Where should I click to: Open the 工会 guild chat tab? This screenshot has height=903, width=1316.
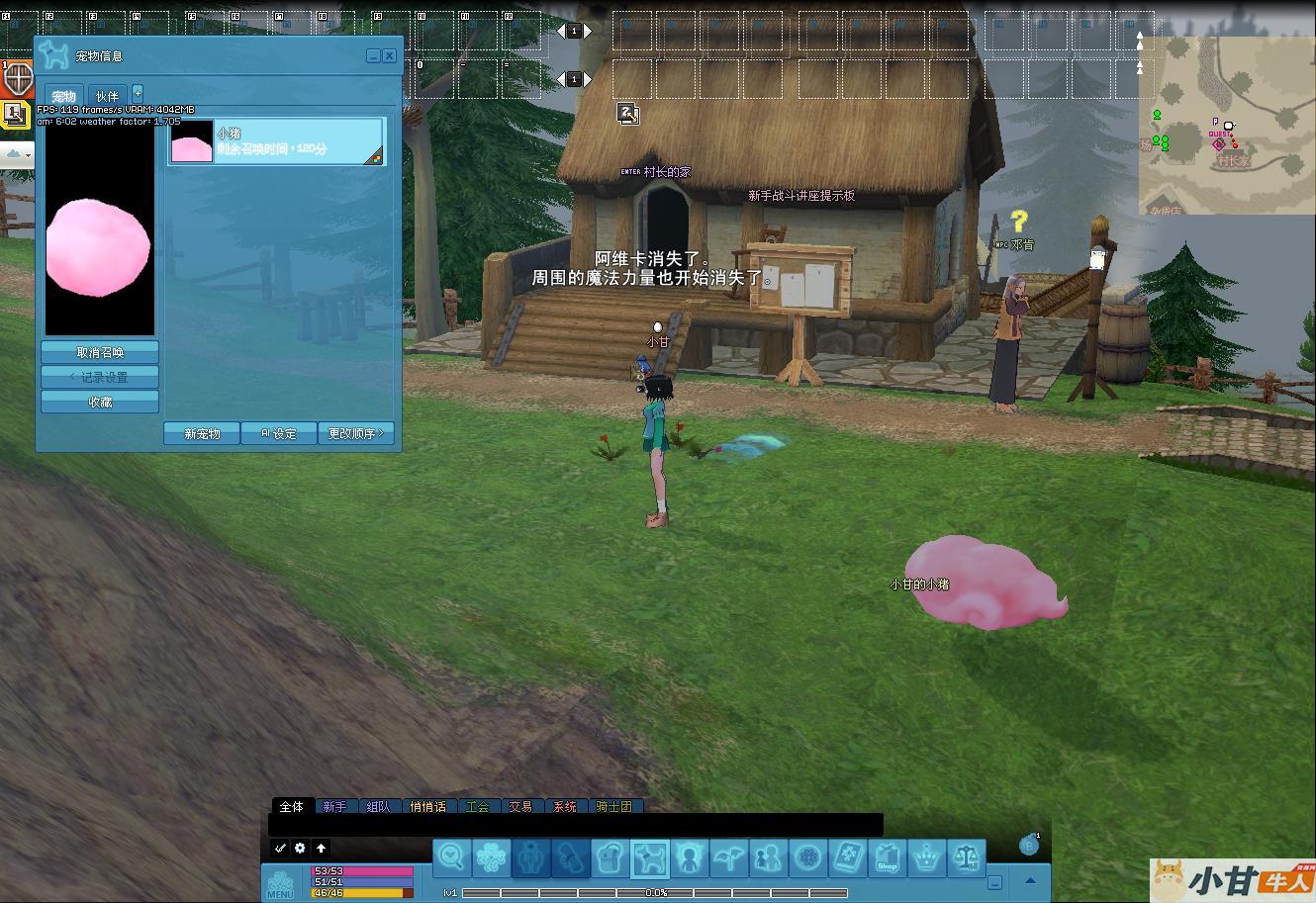(x=477, y=807)
